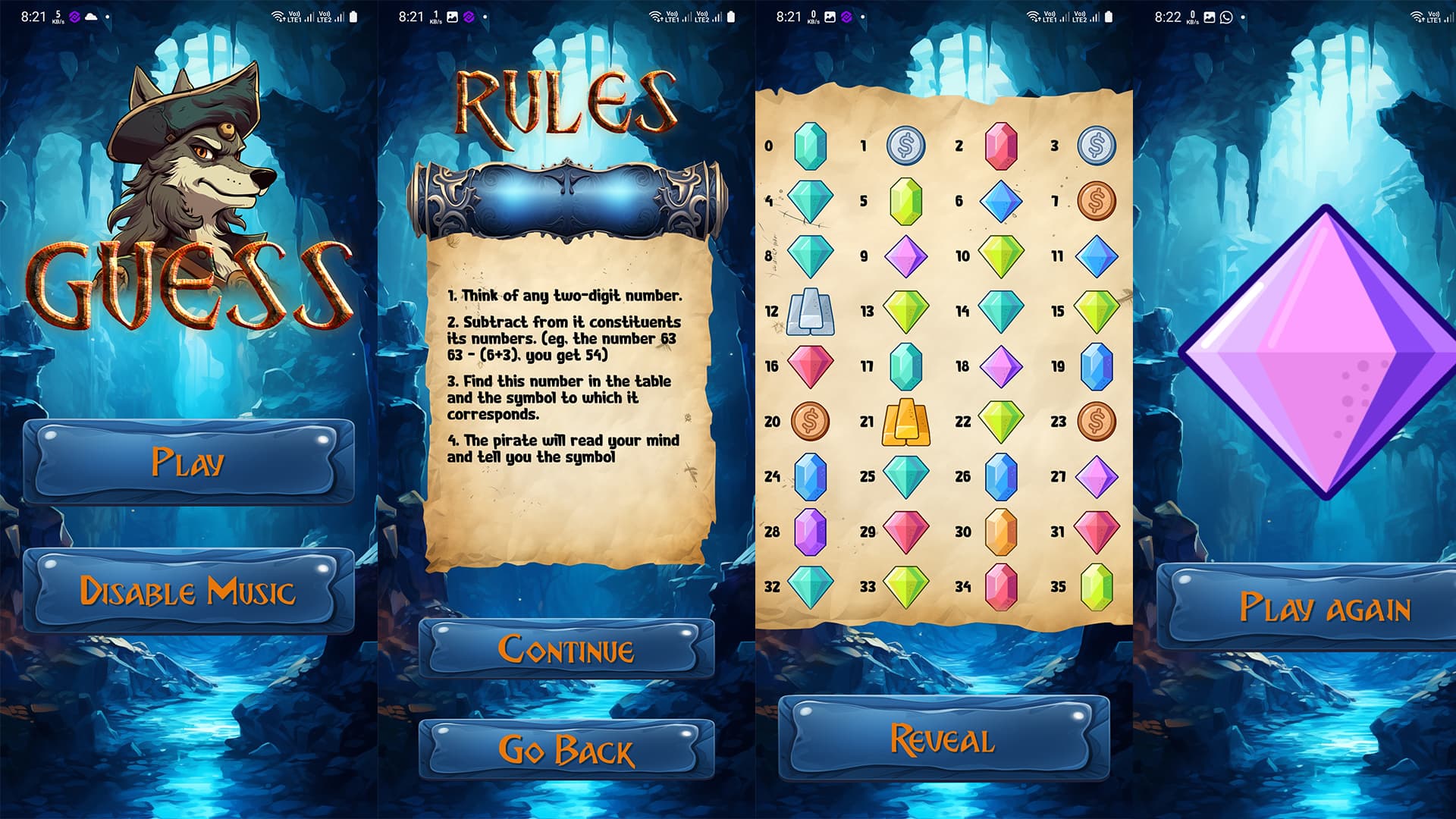The image size is (1456, 819).
Task: Click the silver ingot icon at number 12
Action: pos(811,311)
